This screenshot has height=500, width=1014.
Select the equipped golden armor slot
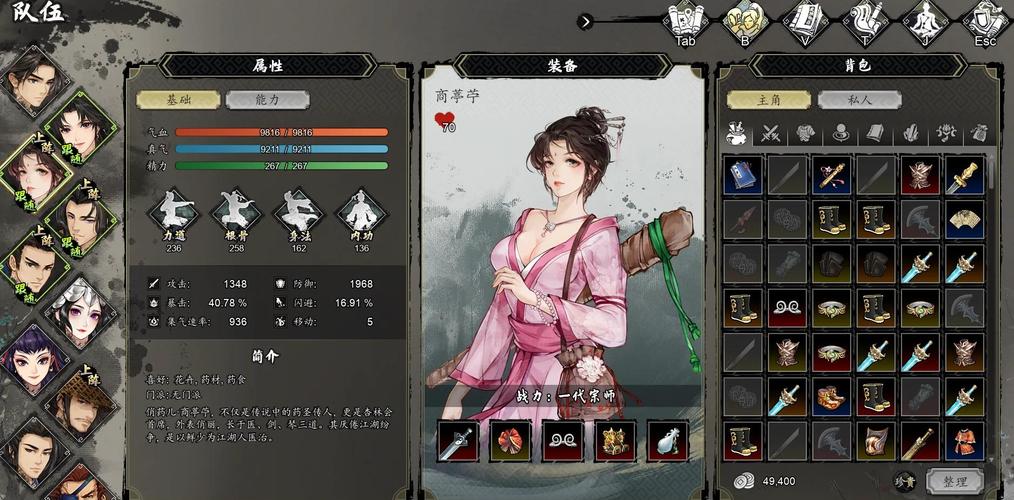[615, 441]
